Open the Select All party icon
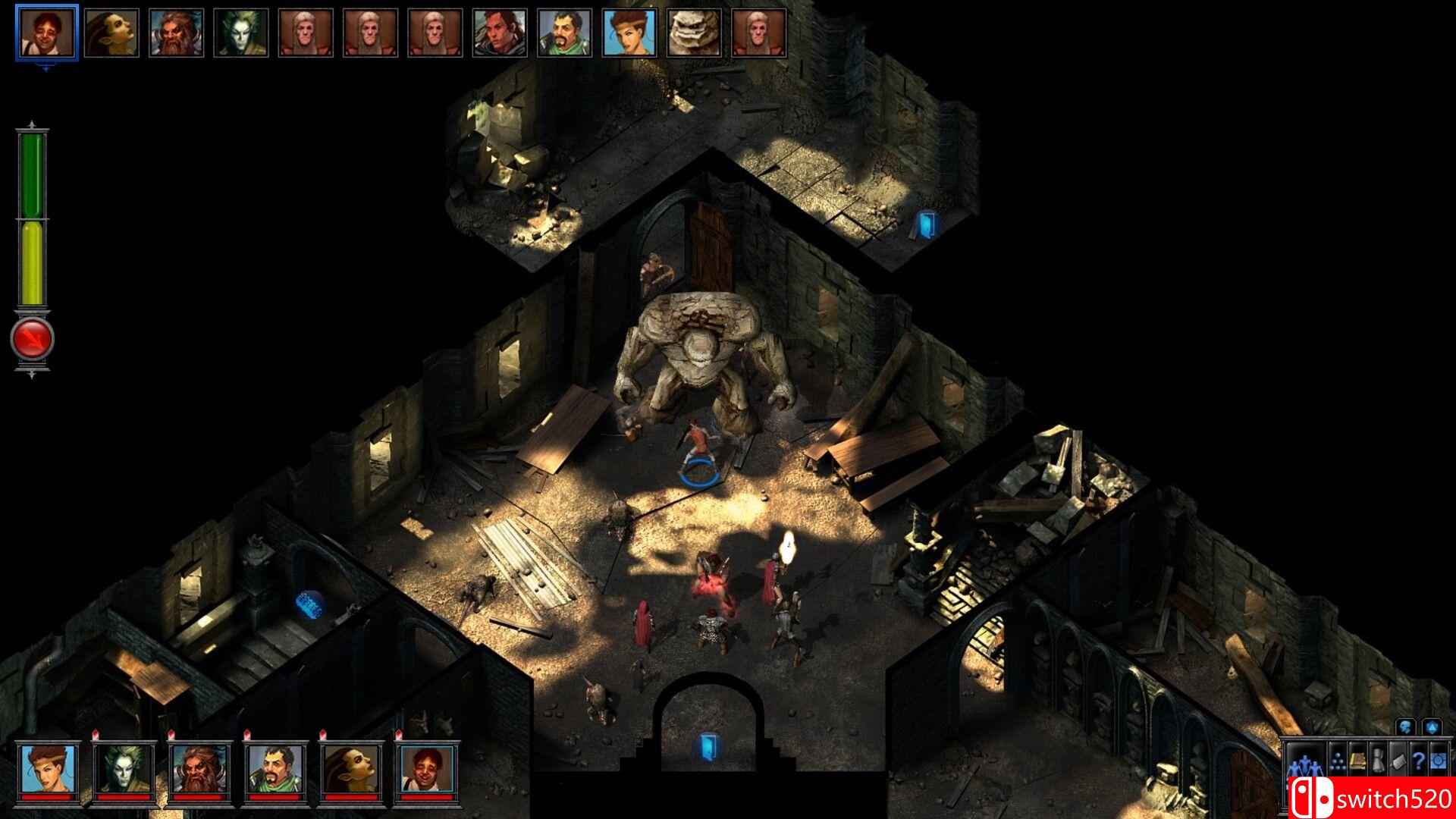1456x819 pixels. pos(1306,762)
